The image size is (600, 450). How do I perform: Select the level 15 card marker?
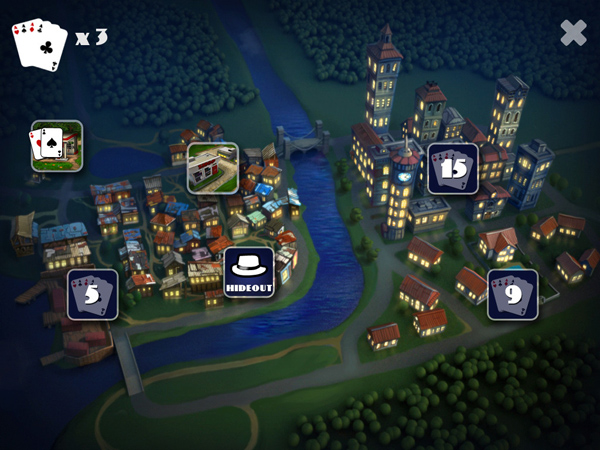[453, 168]
